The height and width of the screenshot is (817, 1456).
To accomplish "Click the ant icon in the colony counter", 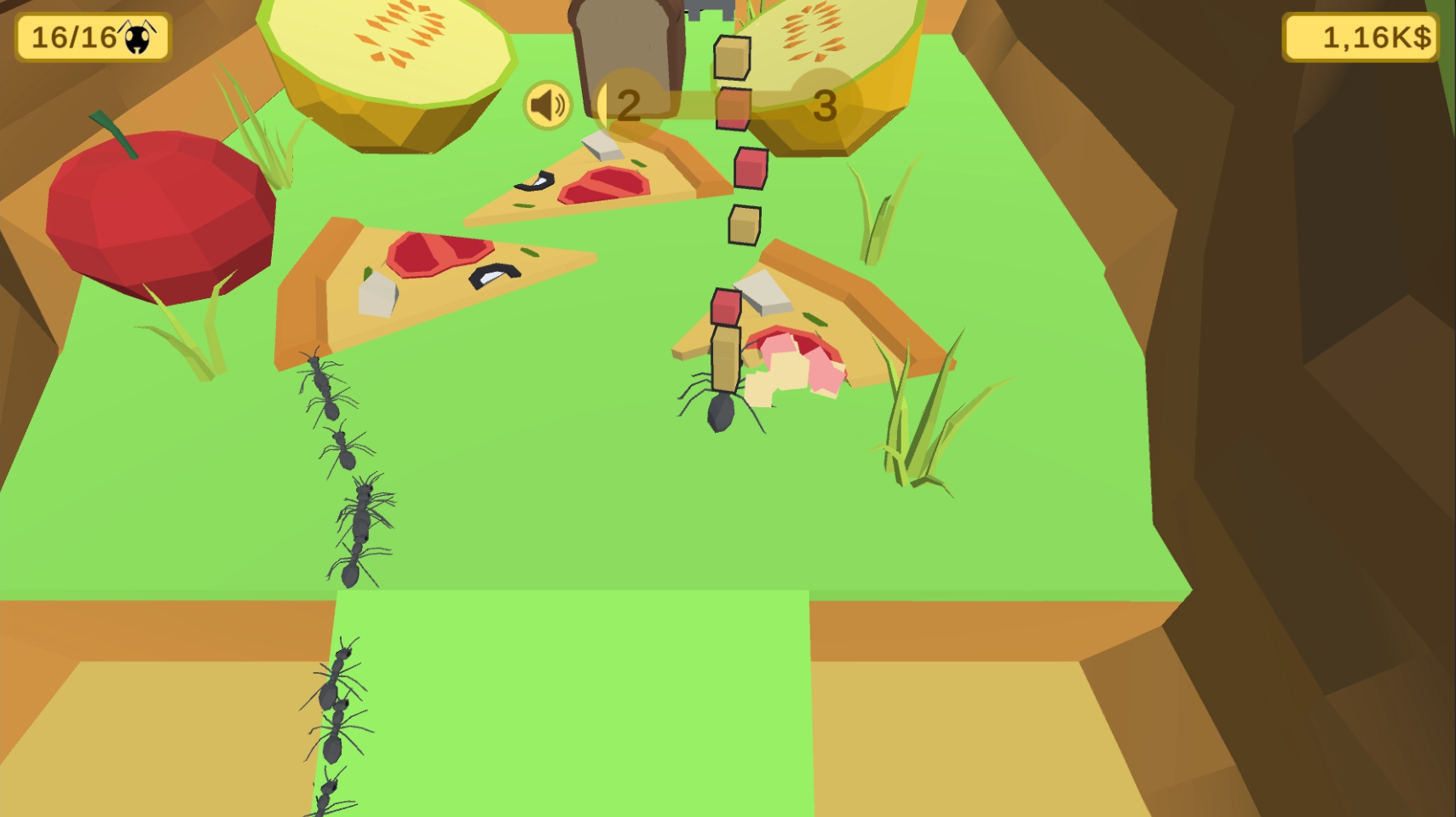I will (139, 37).
